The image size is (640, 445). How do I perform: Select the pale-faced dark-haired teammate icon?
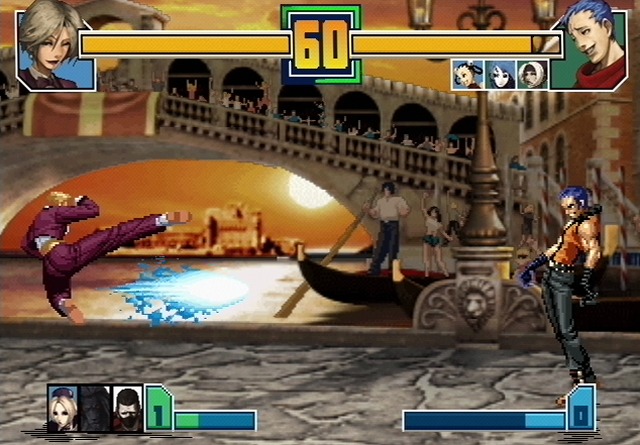(x=498, y=74)
